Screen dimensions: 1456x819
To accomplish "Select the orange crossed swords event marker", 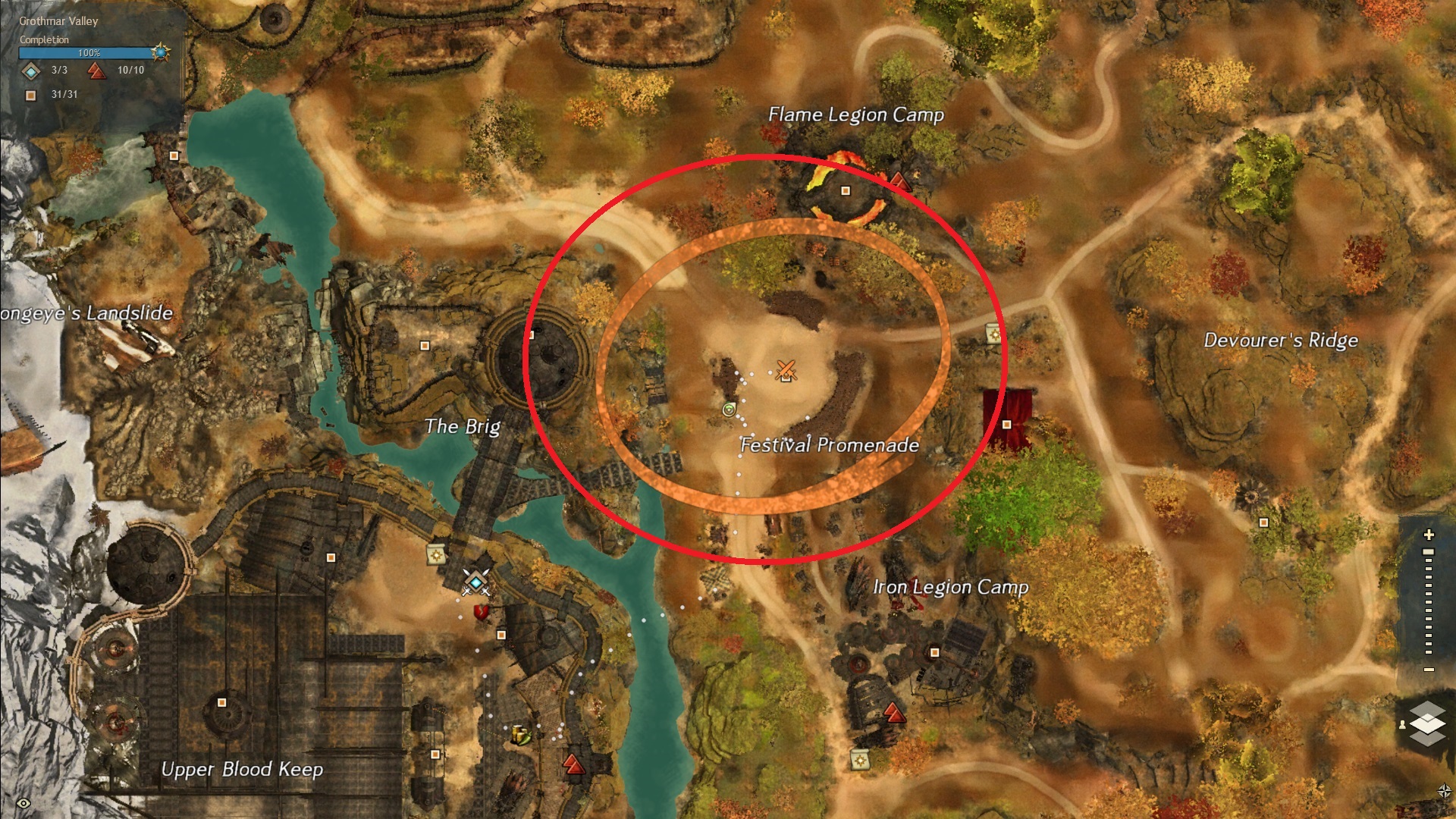I will [x=786, y=370].
